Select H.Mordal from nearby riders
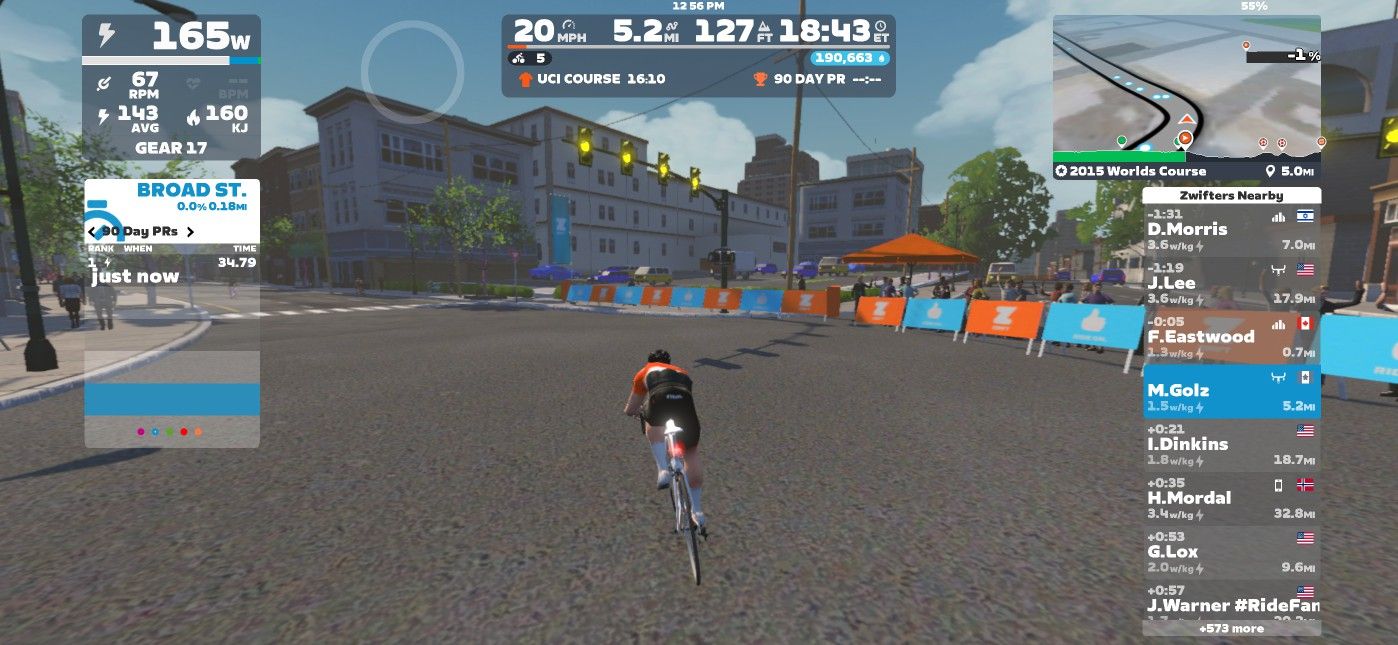The image size is (1398, 645). coord(1231,498)
